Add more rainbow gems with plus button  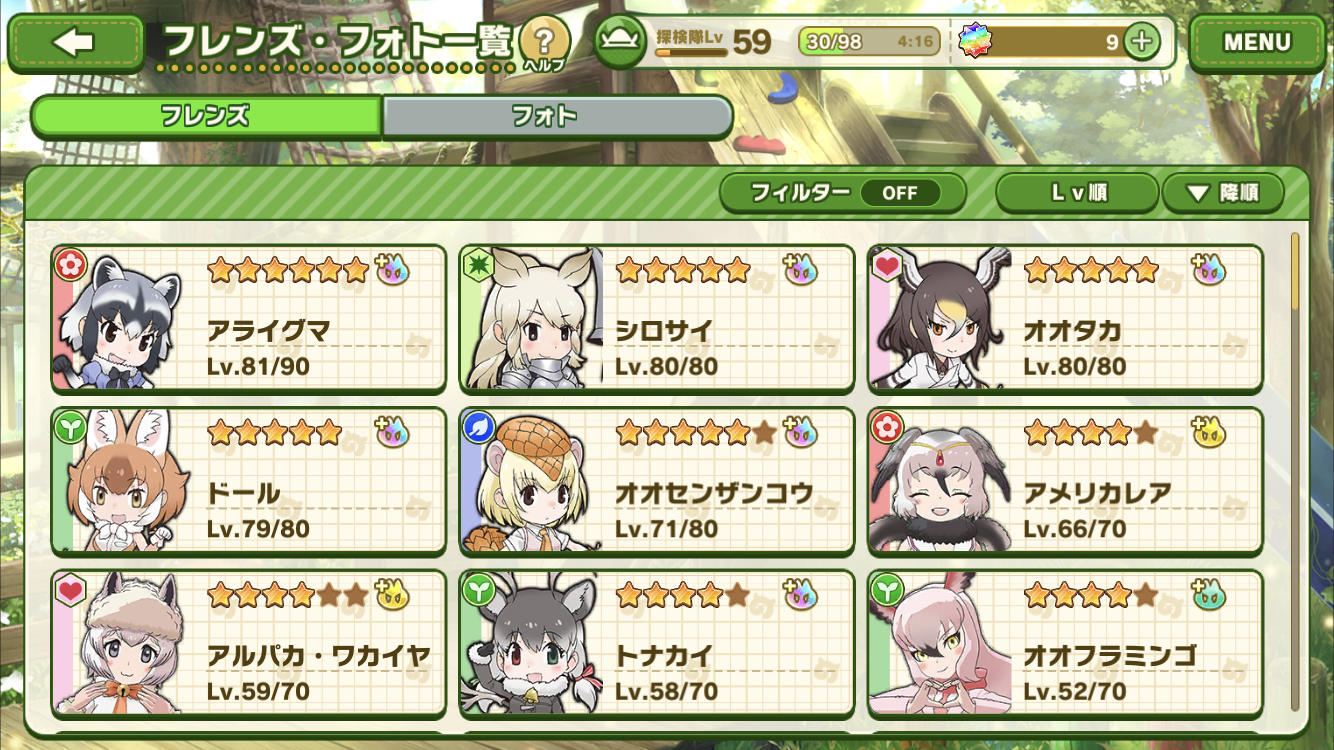coord(1141,42)
